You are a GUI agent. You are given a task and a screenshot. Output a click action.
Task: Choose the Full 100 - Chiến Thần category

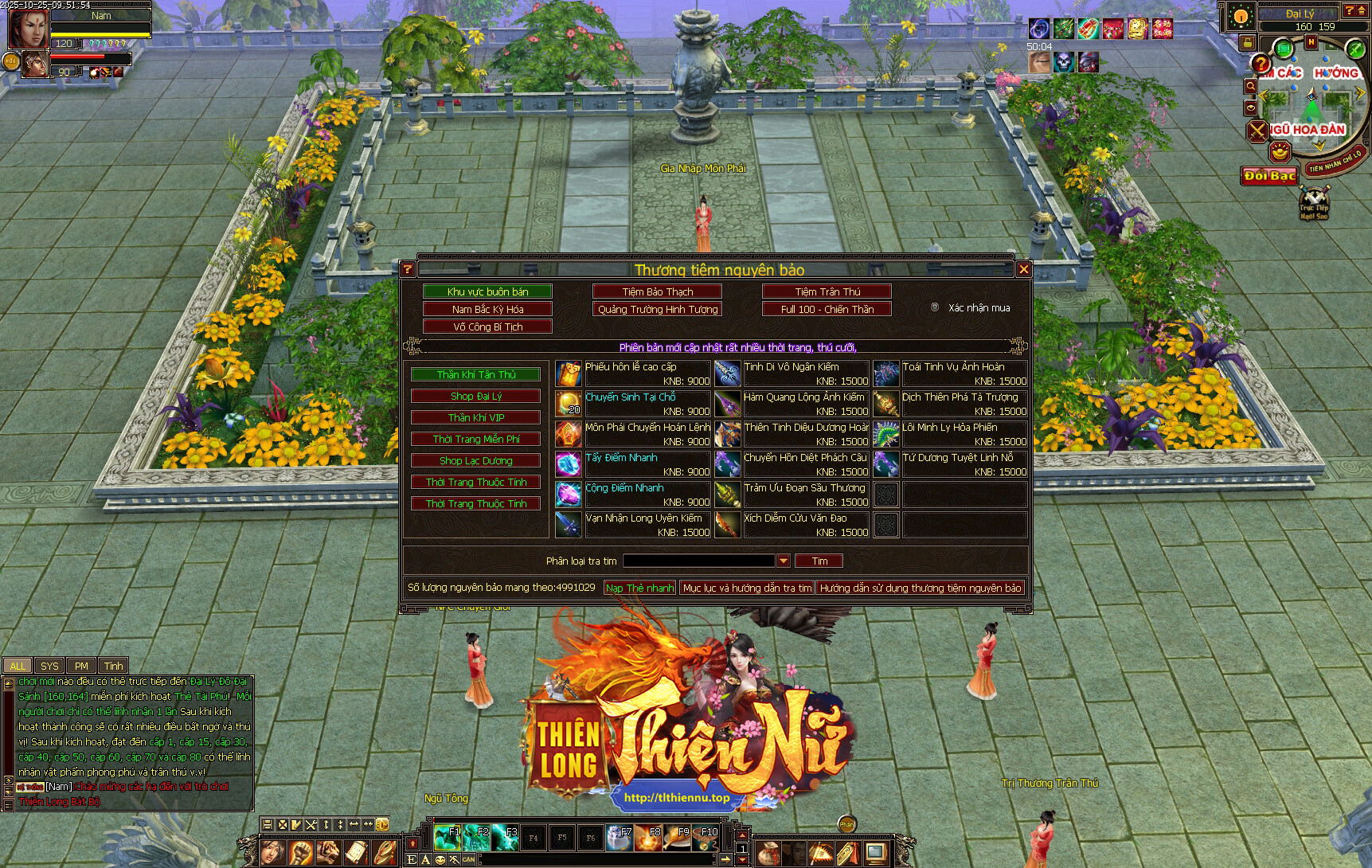pyautogui.click(x=827, y=309)
